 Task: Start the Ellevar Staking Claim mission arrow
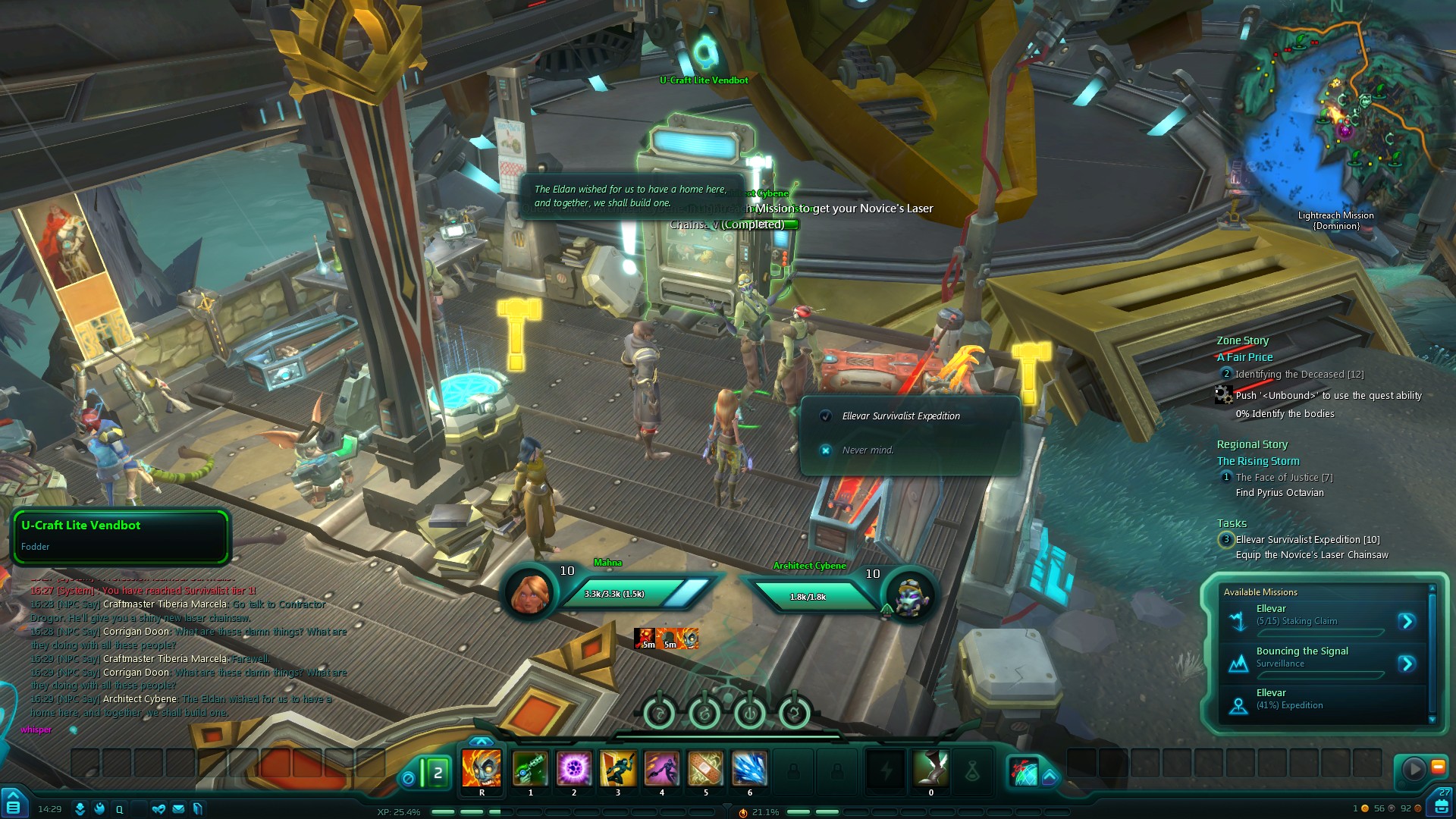pos(1407,622)
